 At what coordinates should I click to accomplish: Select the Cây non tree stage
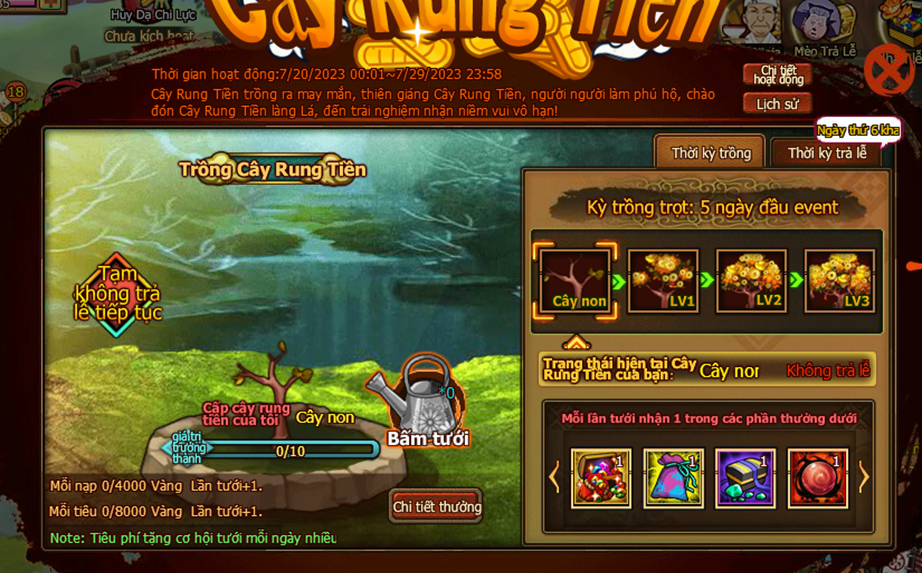tap(575, 281)
